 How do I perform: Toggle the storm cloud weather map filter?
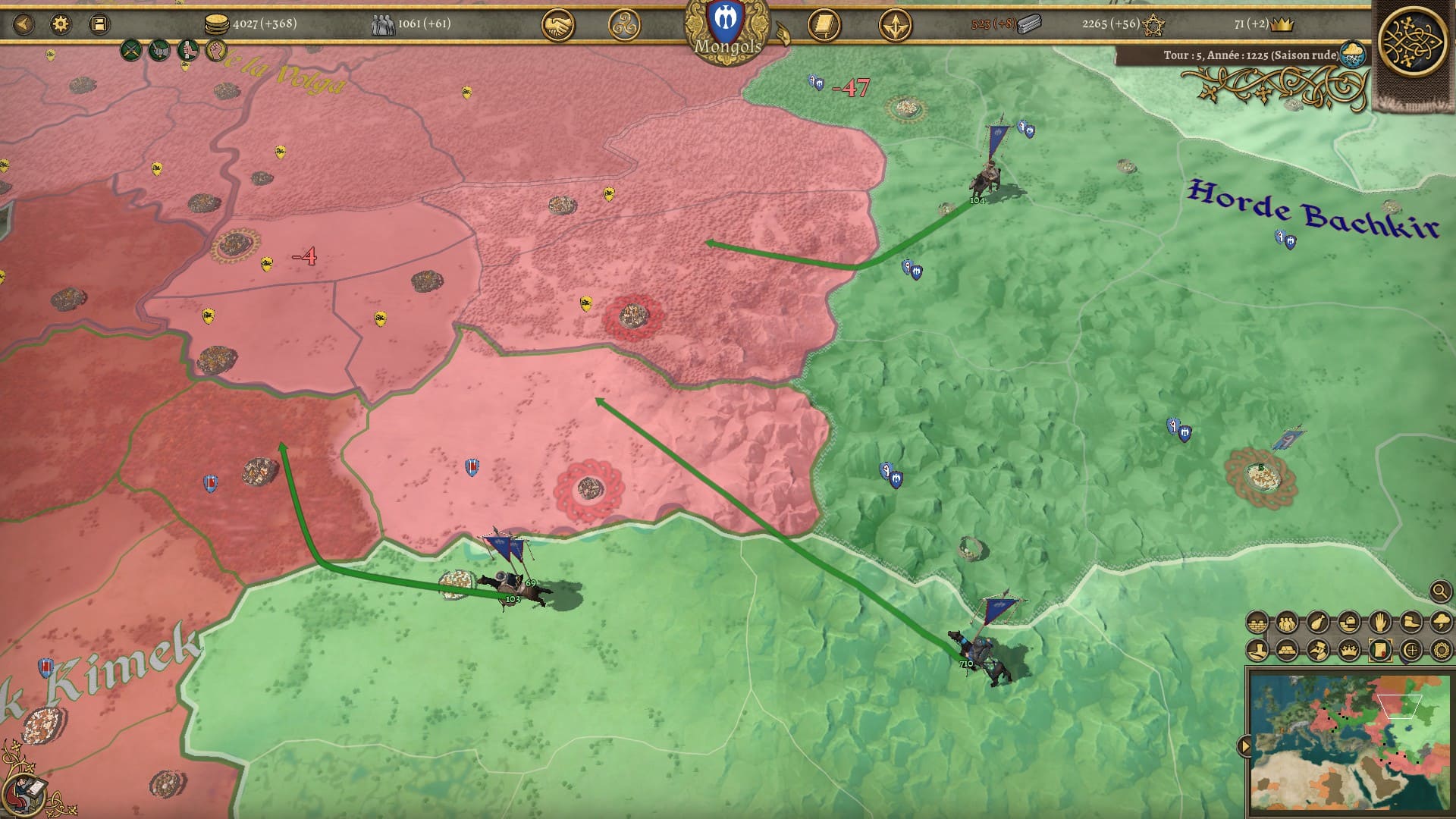point(1441,623)
